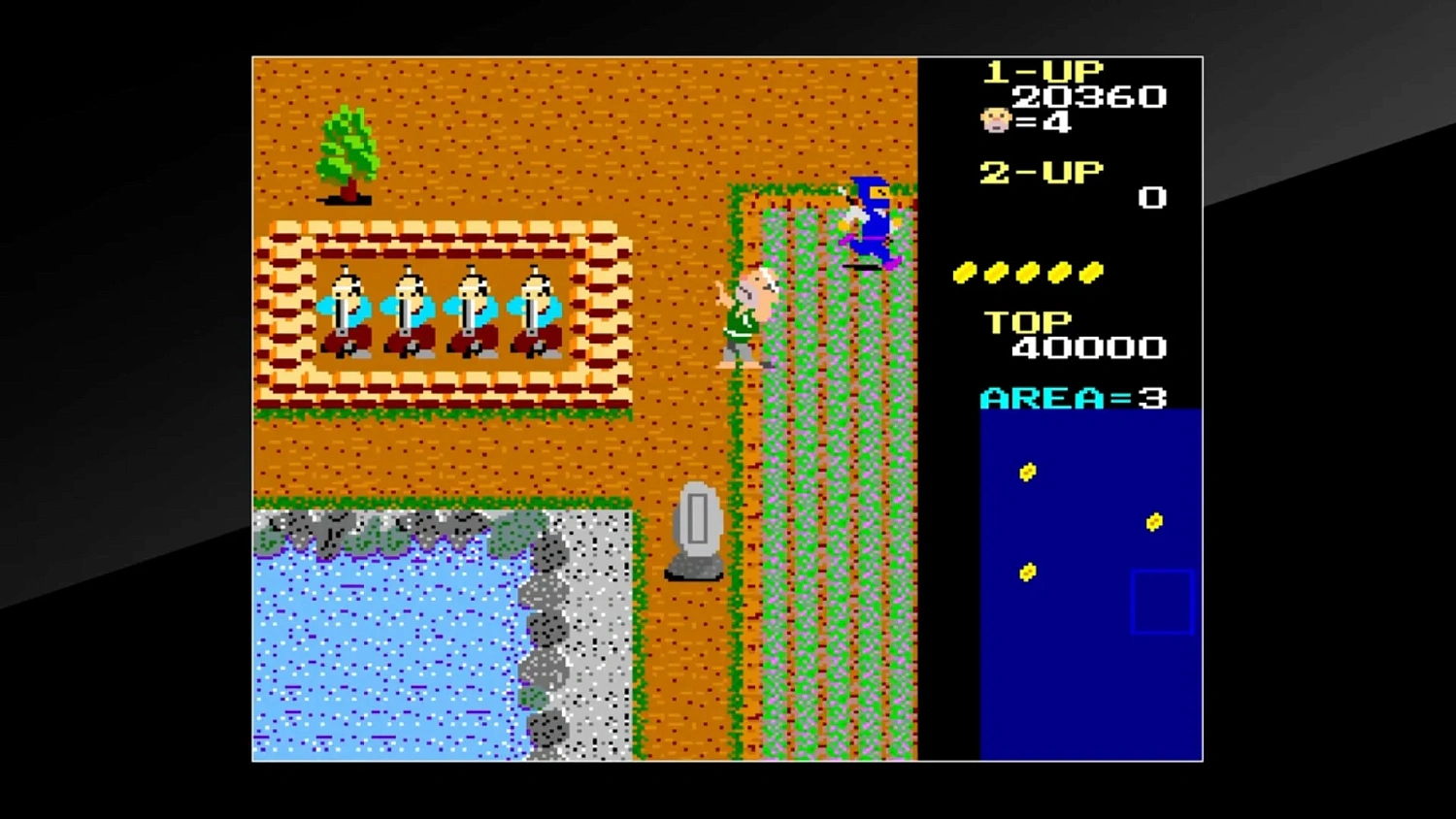
Task: Click the middle coin of the five coins
Action: 1027,273
